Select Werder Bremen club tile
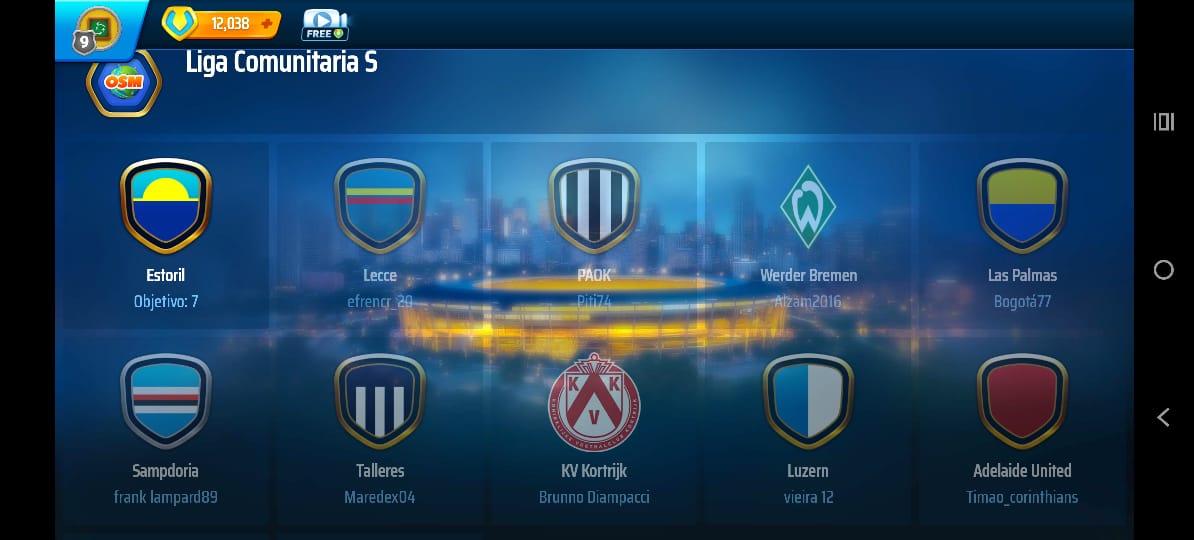Image resolution: width=1194 pixels, height=540 pixels. click(x=808, y=234)
